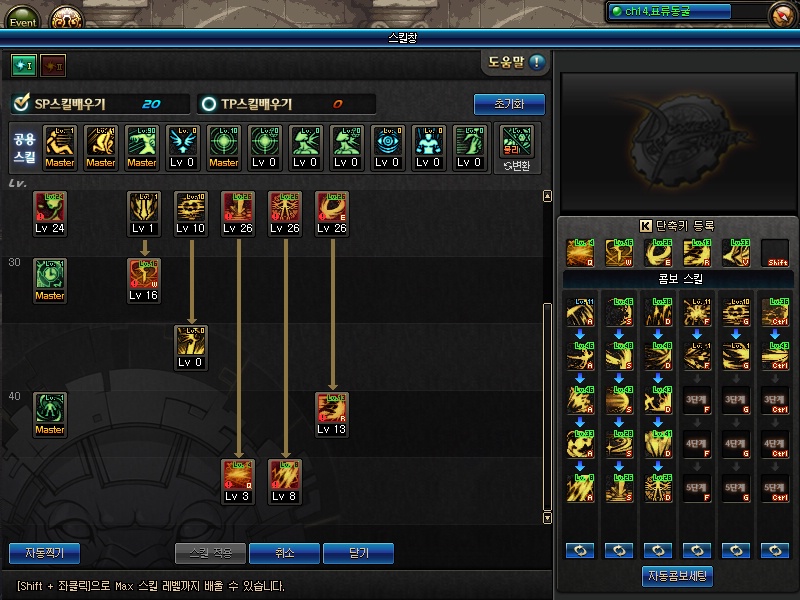Open the 도움말 help button

point(516,63)
